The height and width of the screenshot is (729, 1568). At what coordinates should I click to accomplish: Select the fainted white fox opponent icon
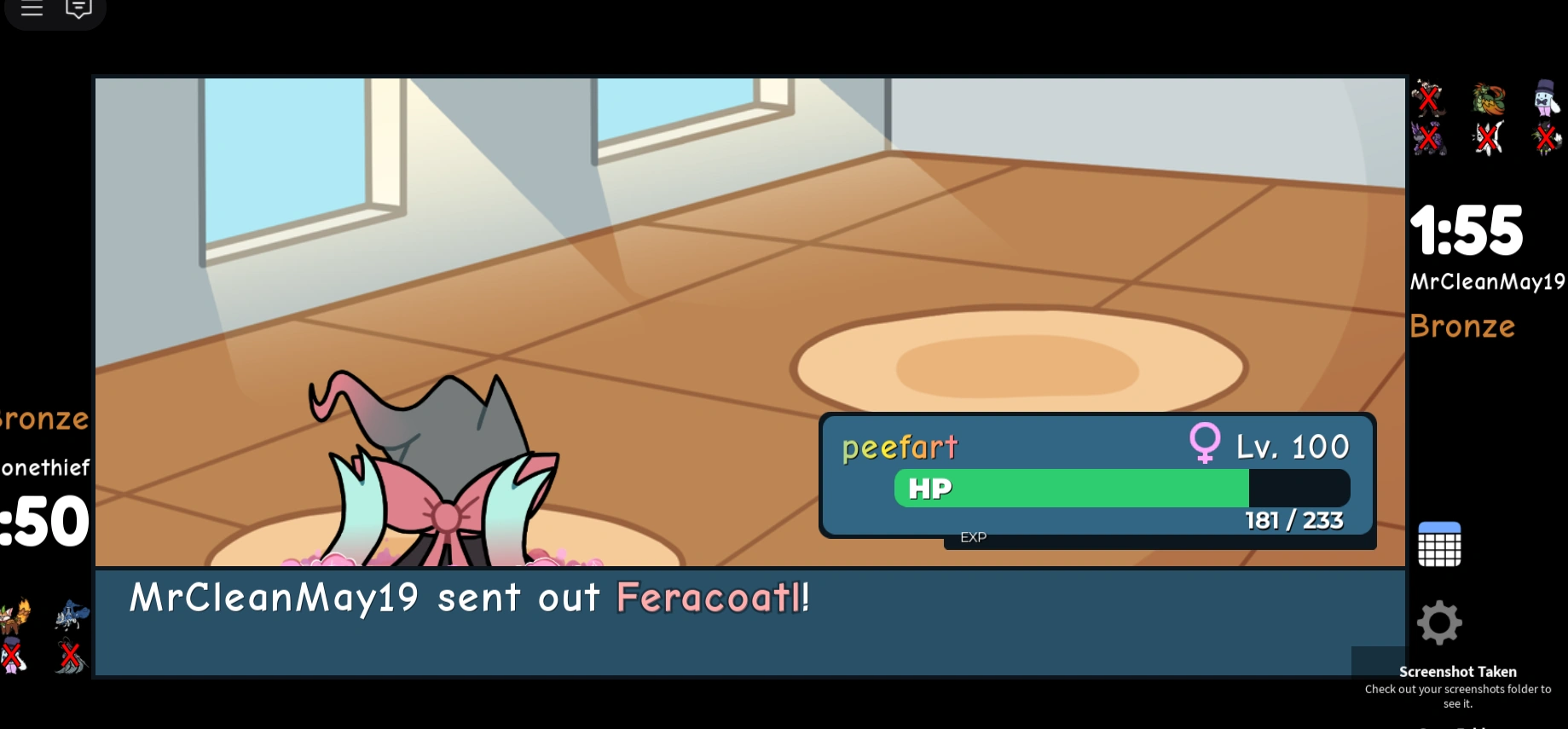click(x=1487, y=138)
